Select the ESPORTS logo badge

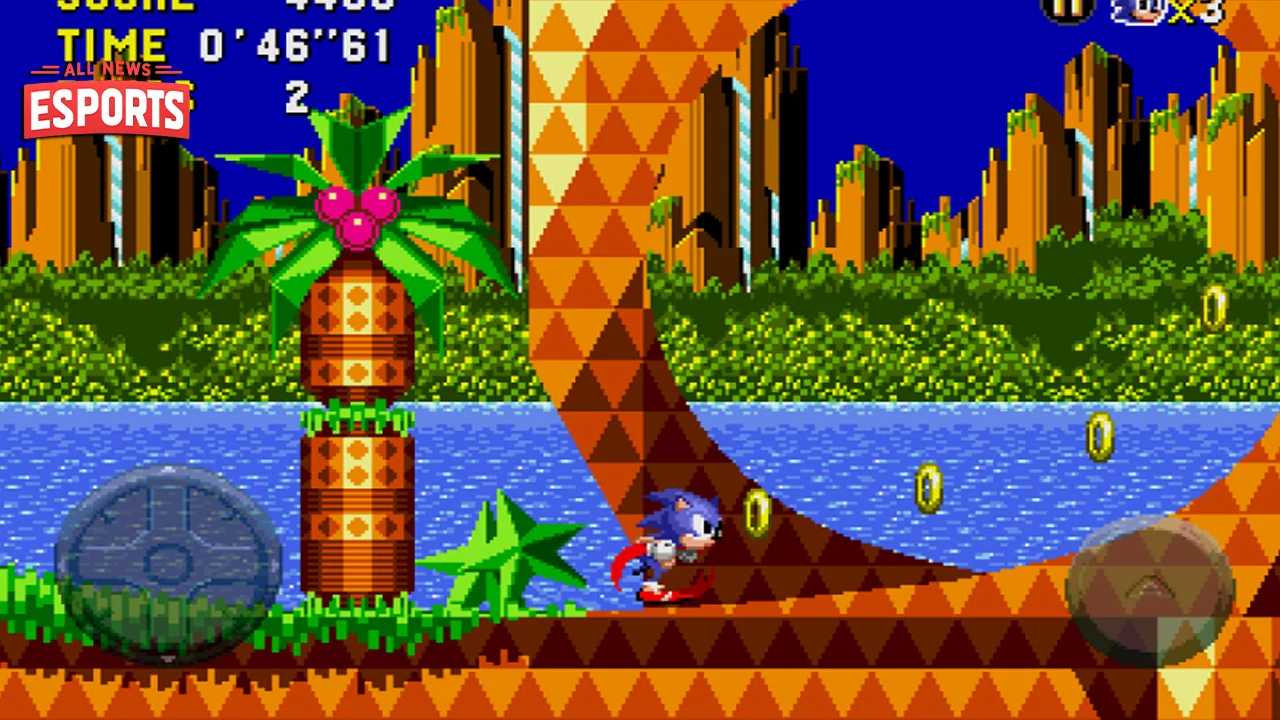click(105, 108)
